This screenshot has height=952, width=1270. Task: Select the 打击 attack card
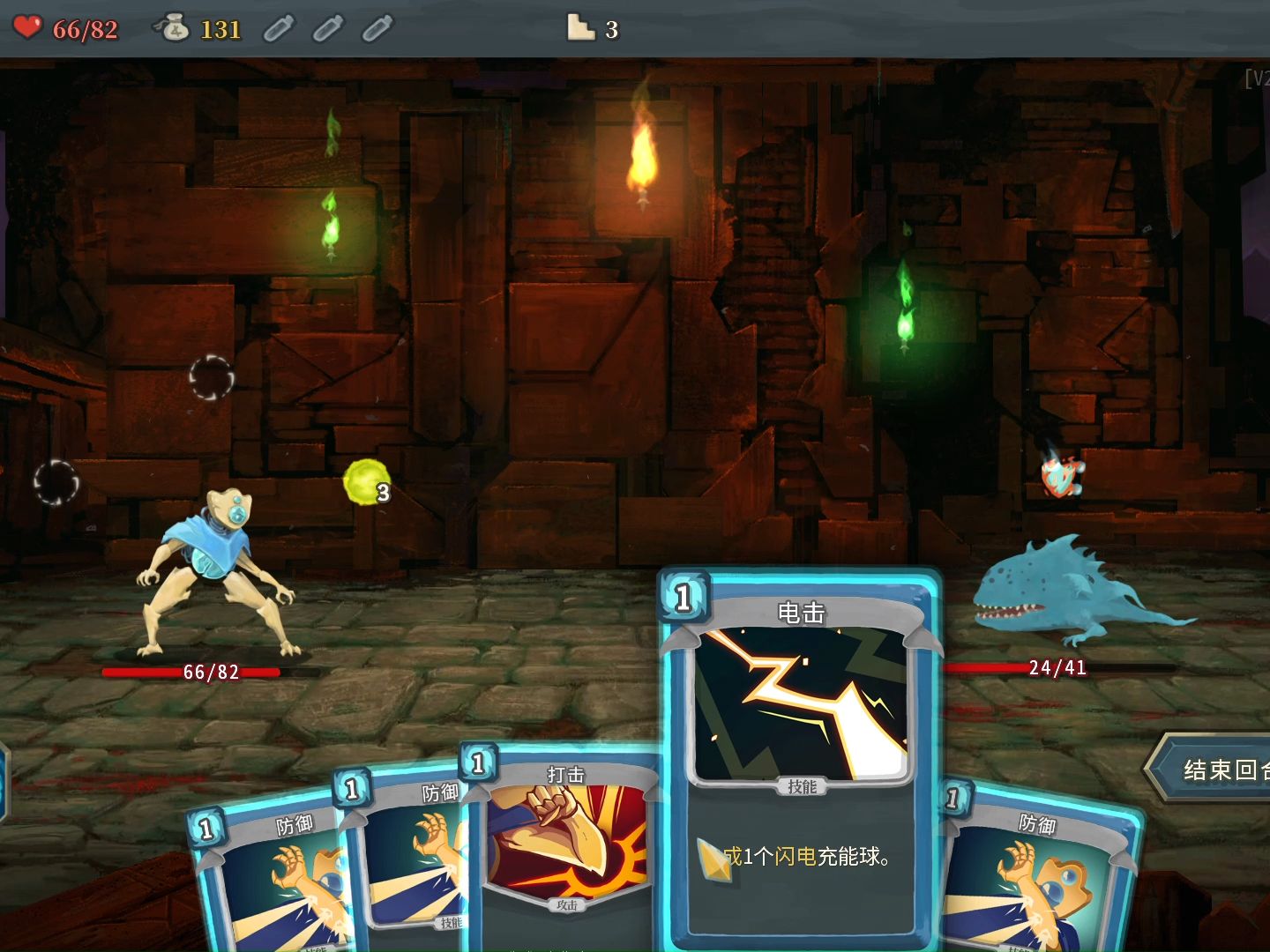point(564,846)
